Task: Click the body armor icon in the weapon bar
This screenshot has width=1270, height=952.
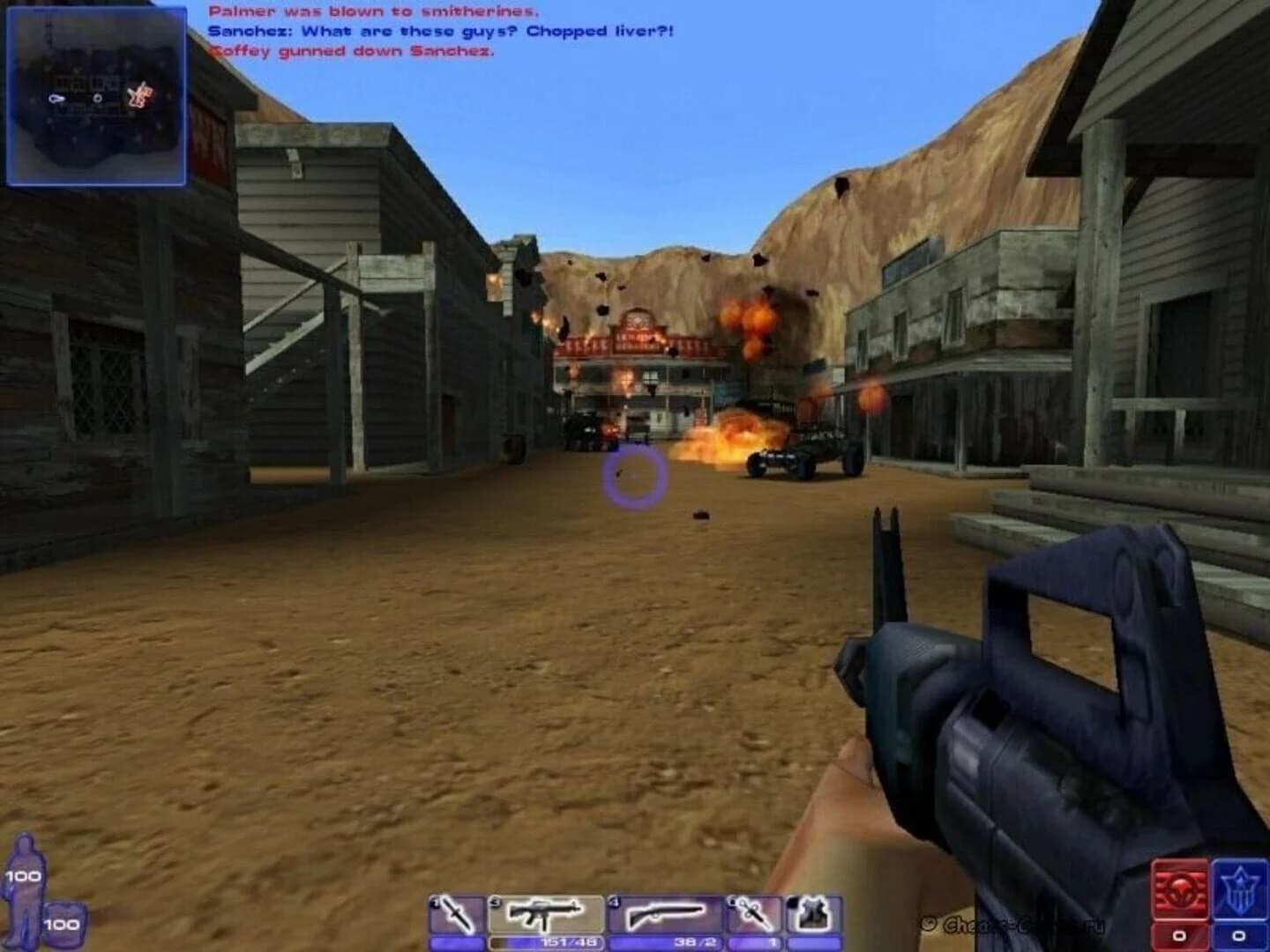Action: click(x=811, y=913)
